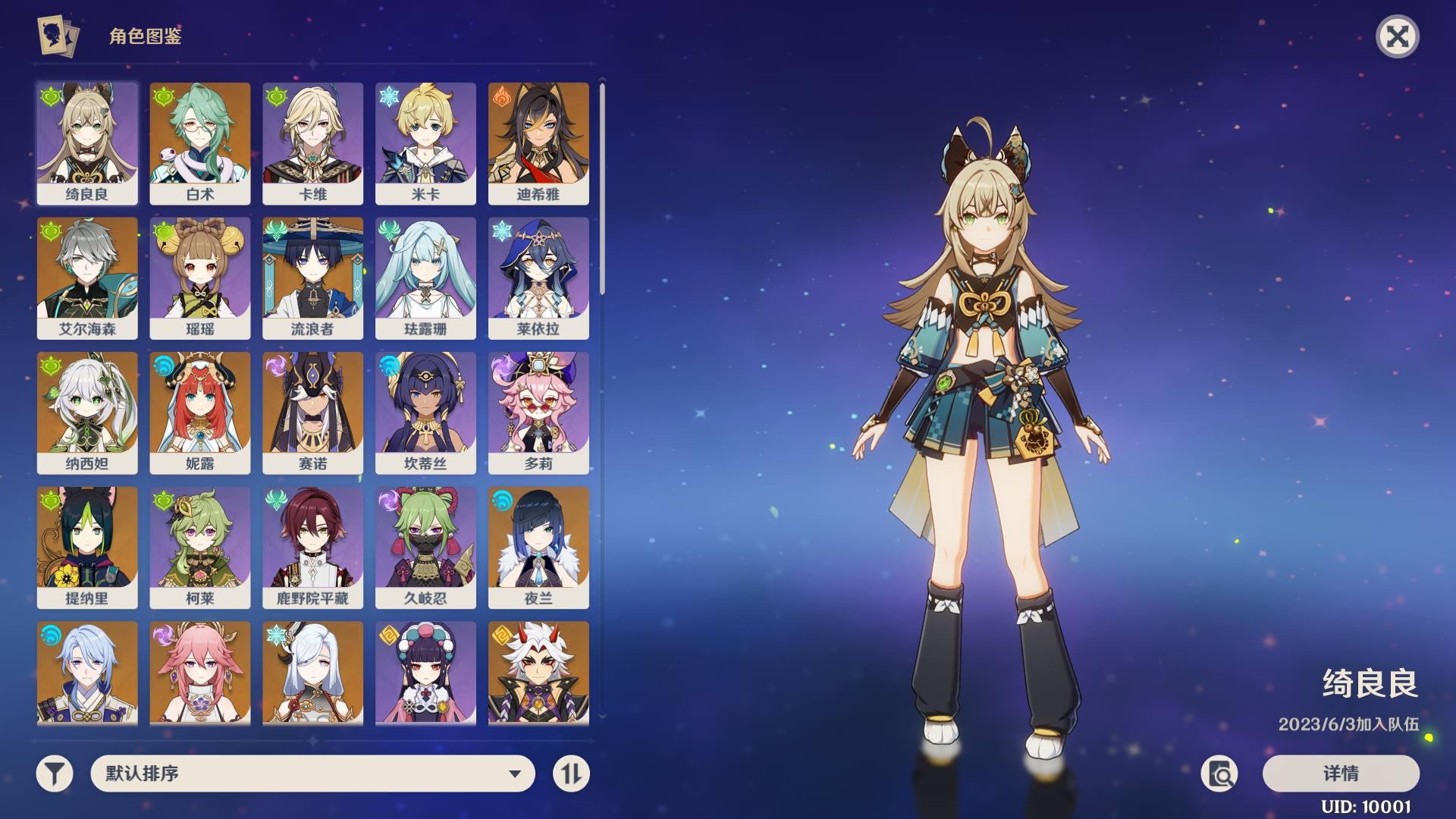Select 妮露 from the character grid
1456x819 pixels.
200,413
